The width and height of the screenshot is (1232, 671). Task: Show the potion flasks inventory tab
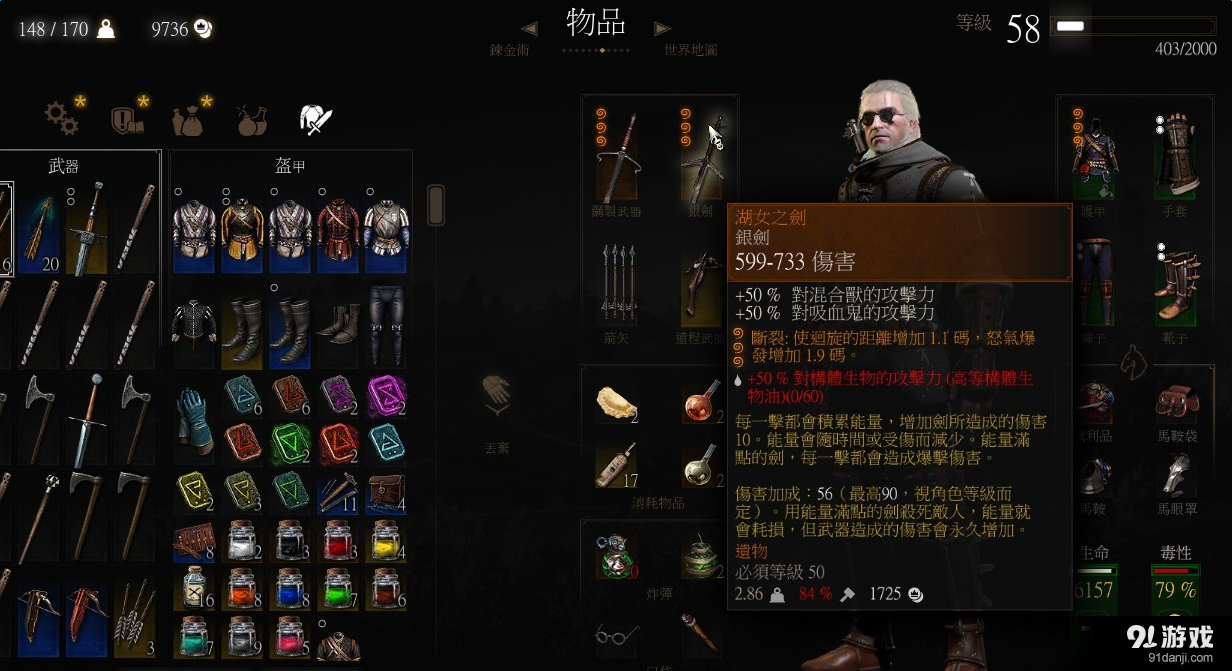click(x=251, y=120)
